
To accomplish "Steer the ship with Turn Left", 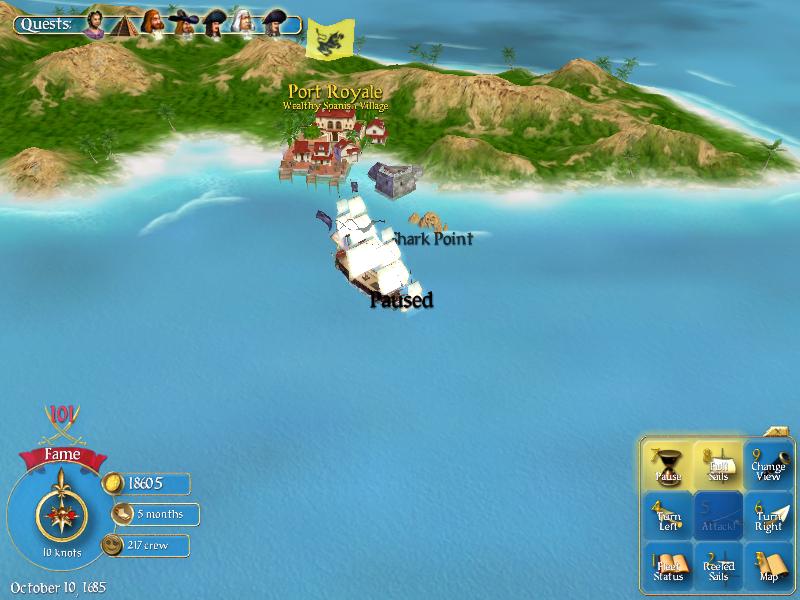I will coord(668,516).
